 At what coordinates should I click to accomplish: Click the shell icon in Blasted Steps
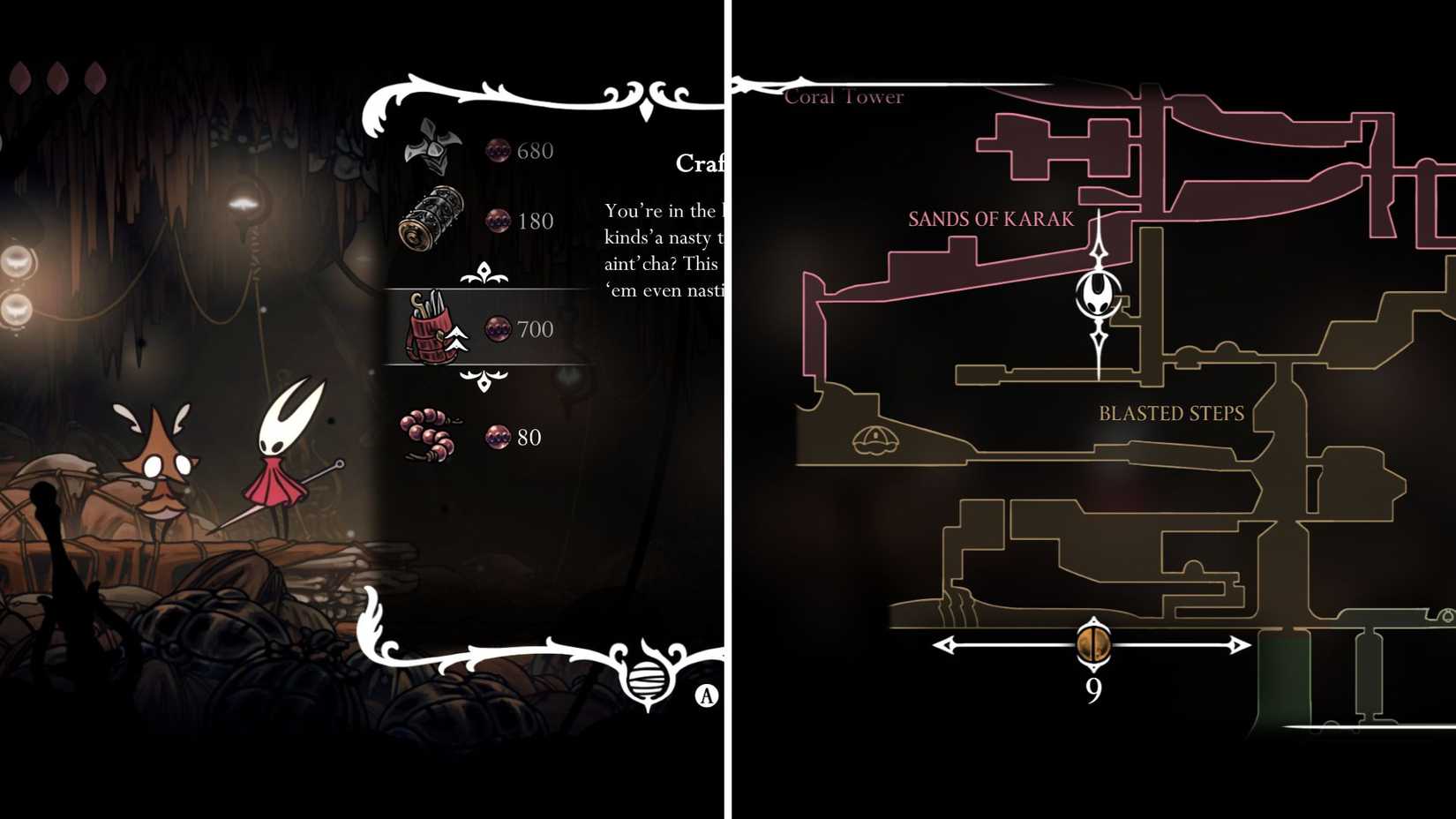pos(877,440)
